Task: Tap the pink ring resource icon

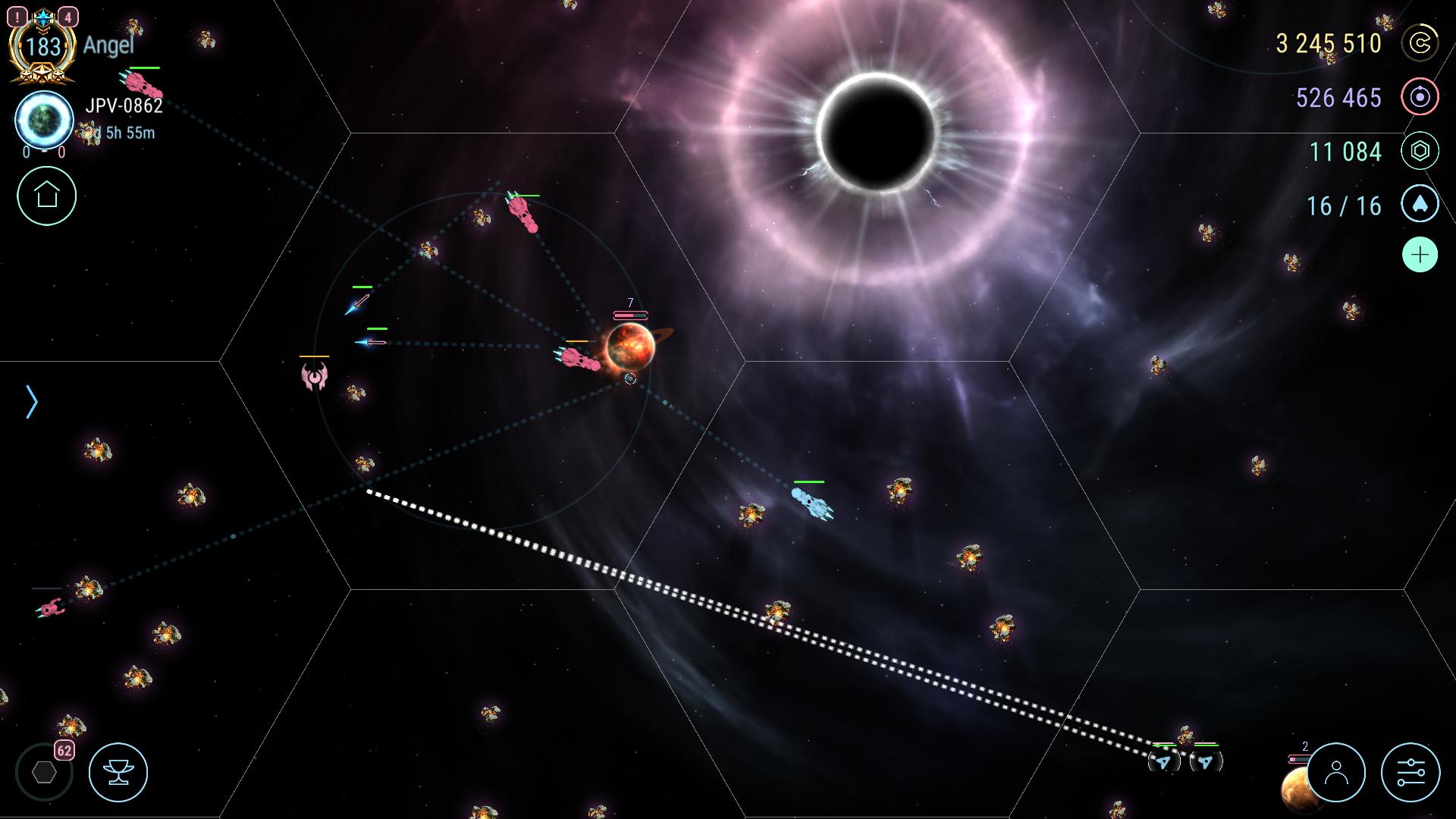Action: [1420, 98]
